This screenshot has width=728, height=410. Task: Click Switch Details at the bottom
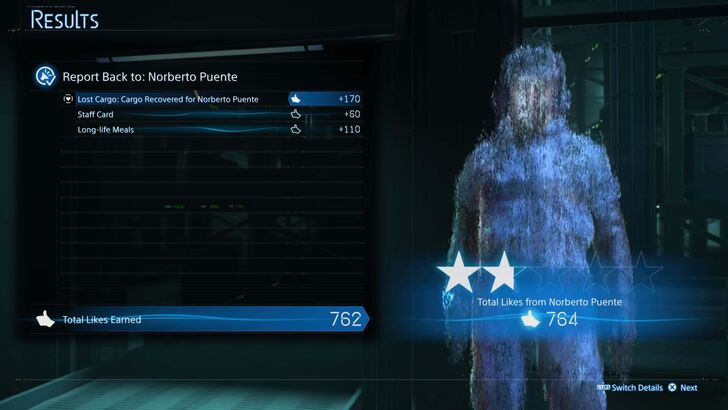(x=636, y=387)
